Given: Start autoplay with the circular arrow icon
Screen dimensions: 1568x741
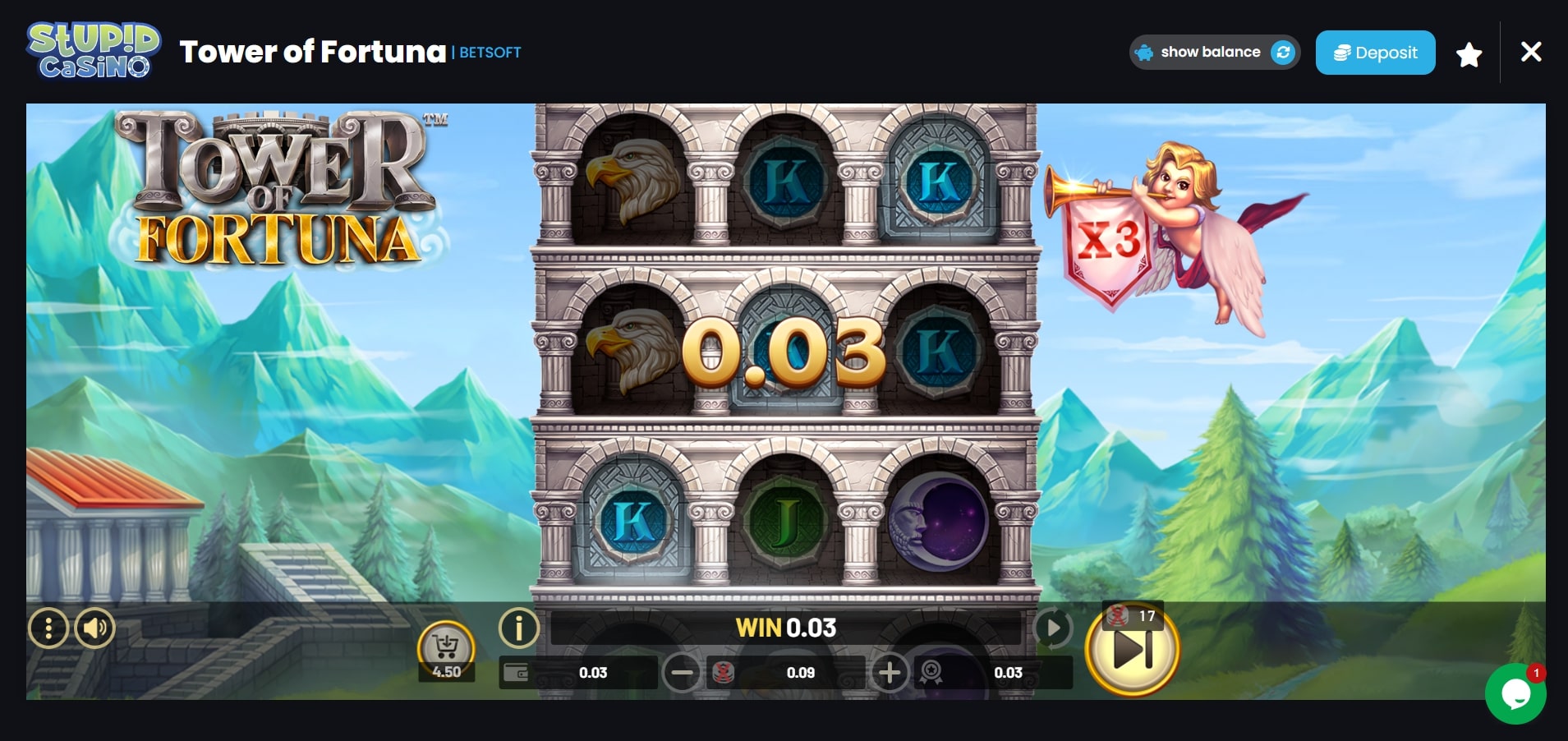Looking at the screenshot, I should pyautogui.click(x=1054, y=628).
